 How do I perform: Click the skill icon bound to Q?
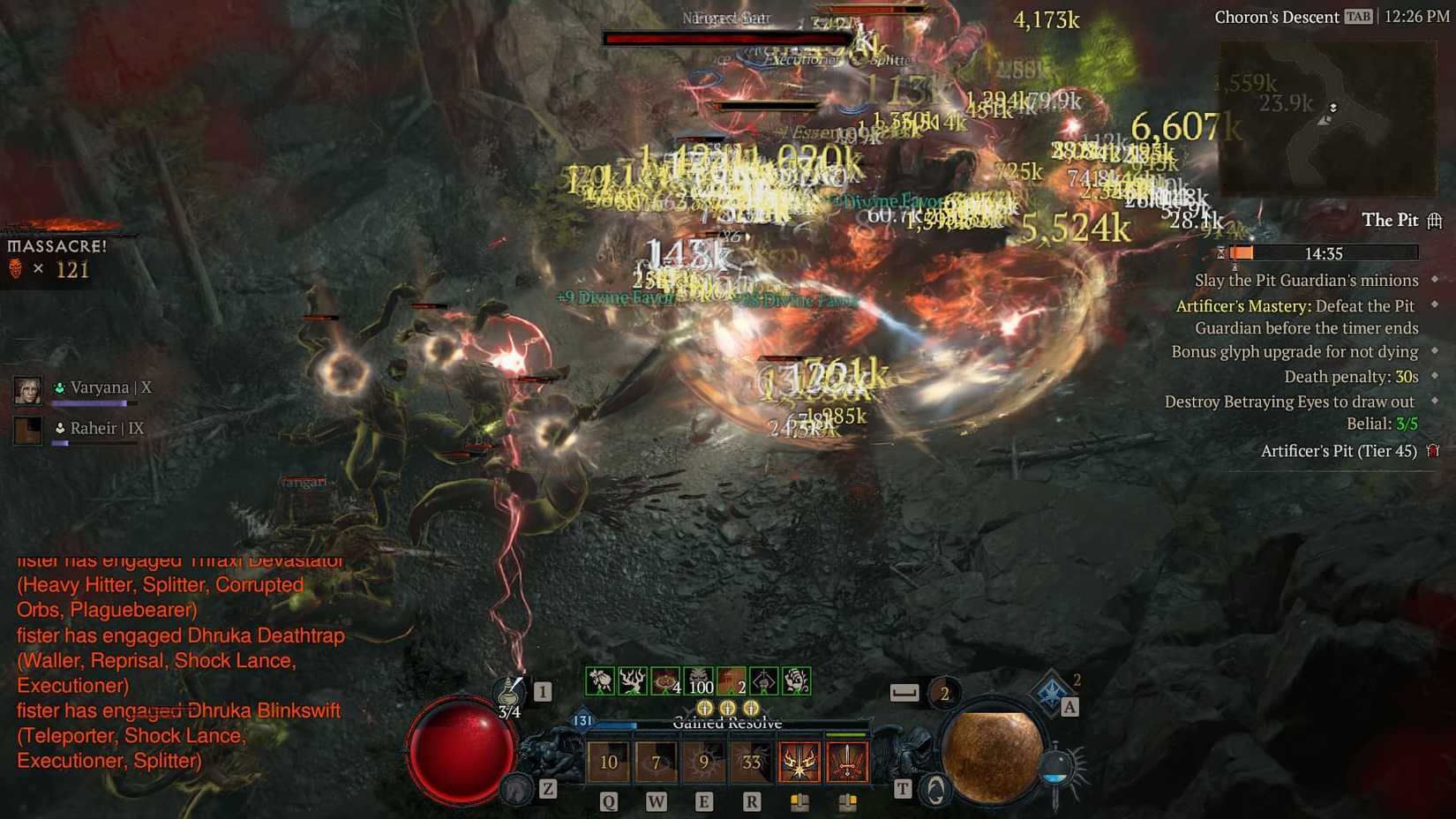click(x=609, y=761)
